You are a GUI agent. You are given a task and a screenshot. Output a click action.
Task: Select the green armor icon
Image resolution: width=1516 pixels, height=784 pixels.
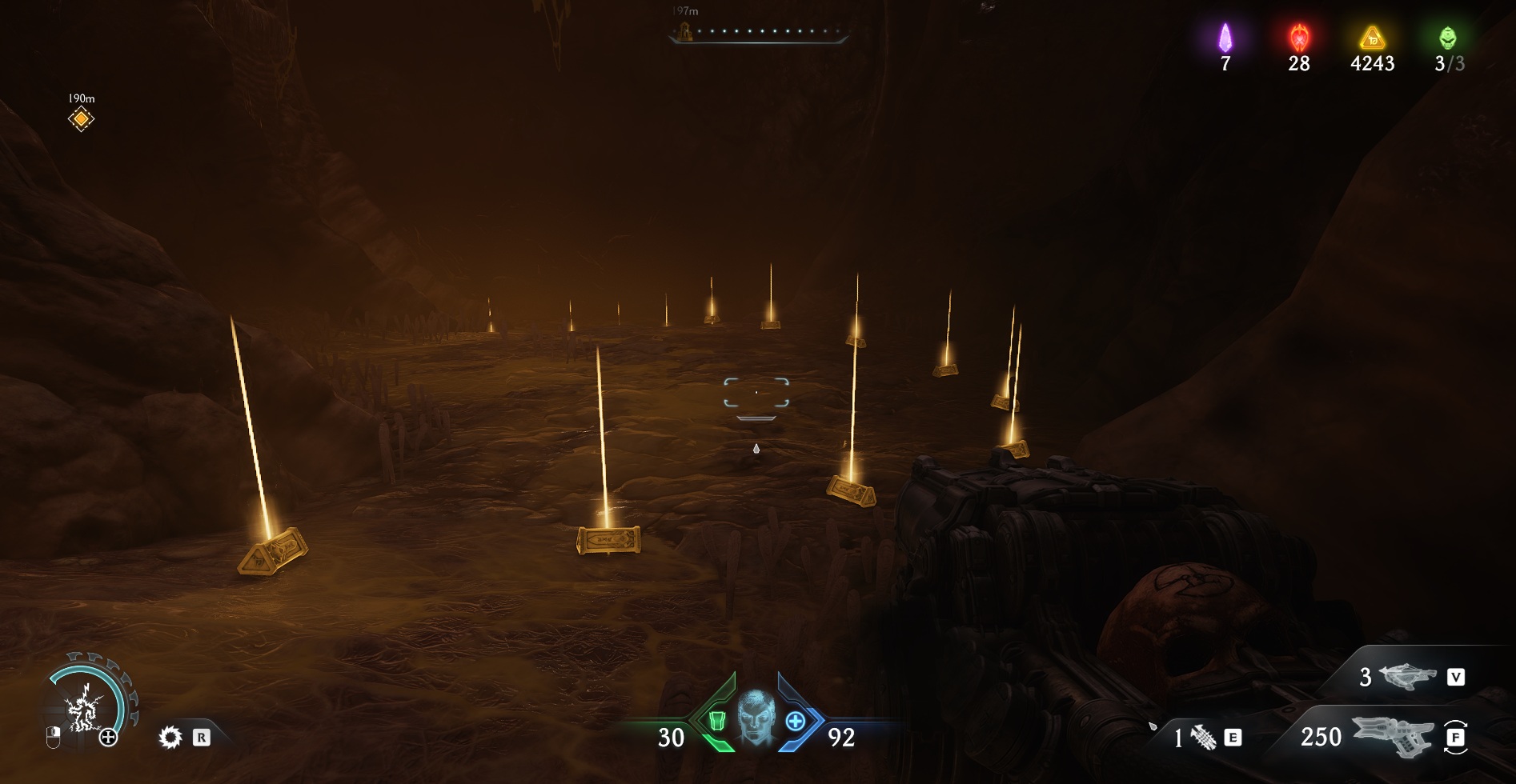[x=716, y=721]
